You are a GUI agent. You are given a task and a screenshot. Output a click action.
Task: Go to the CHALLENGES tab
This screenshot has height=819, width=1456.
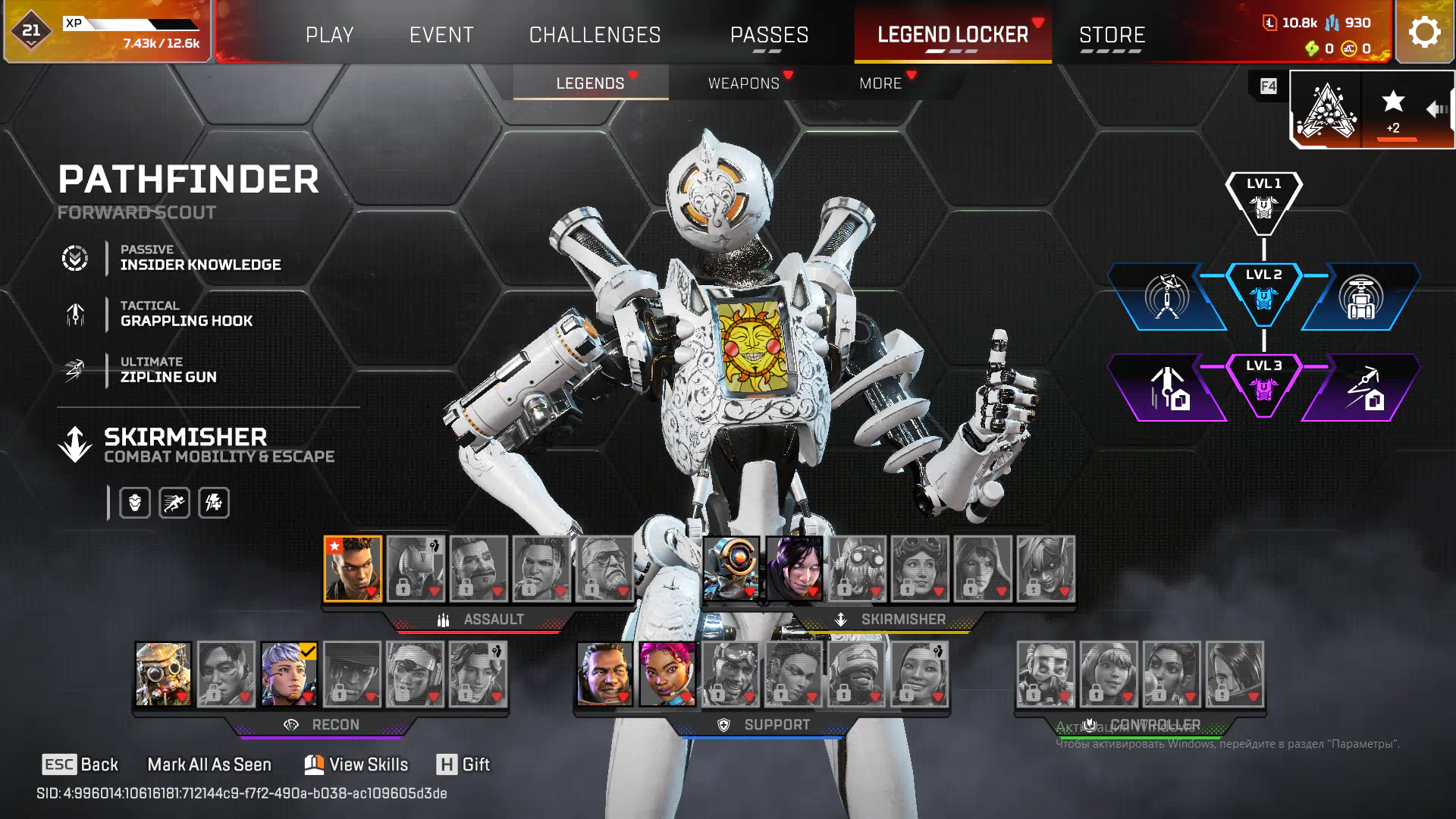595,35
